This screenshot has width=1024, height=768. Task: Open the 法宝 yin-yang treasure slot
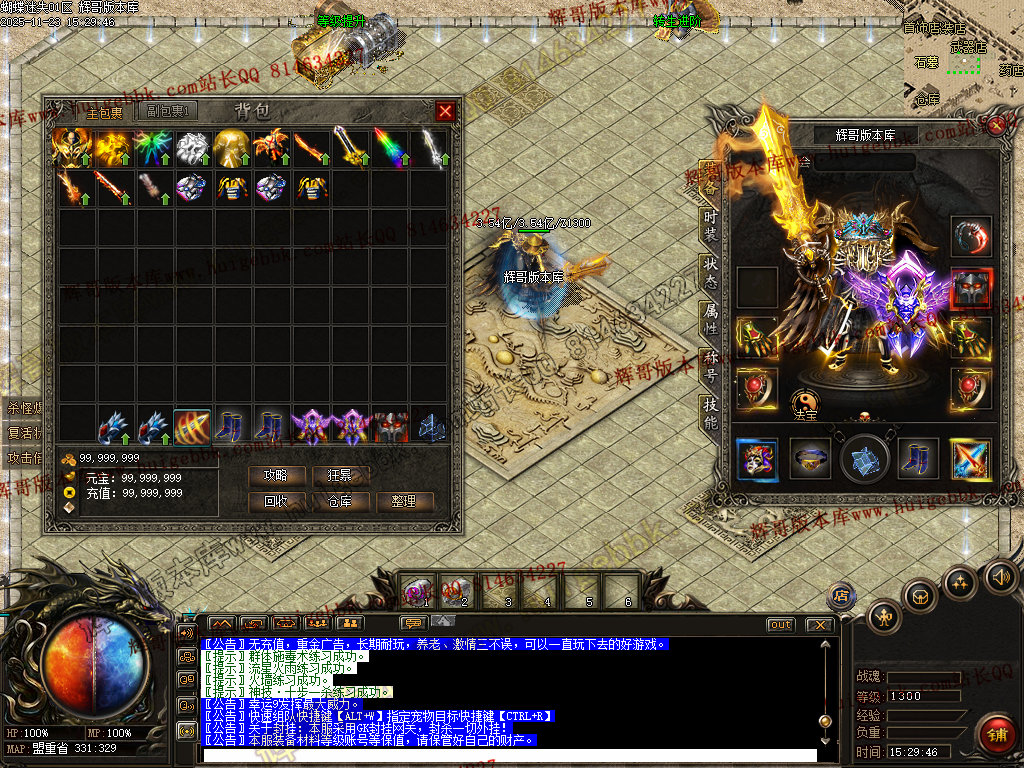806,403
